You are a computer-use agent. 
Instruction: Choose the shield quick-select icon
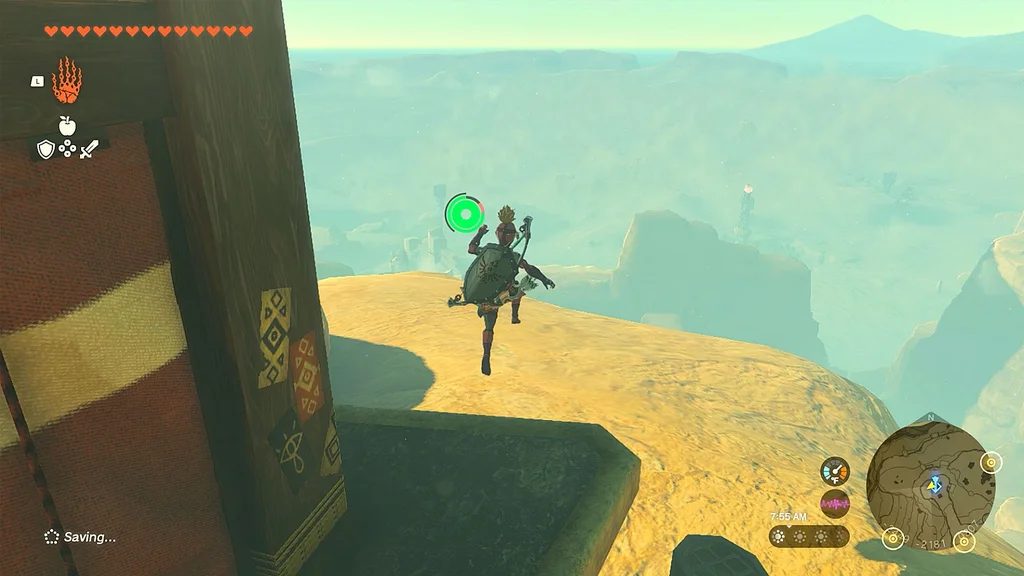(45, 149)
